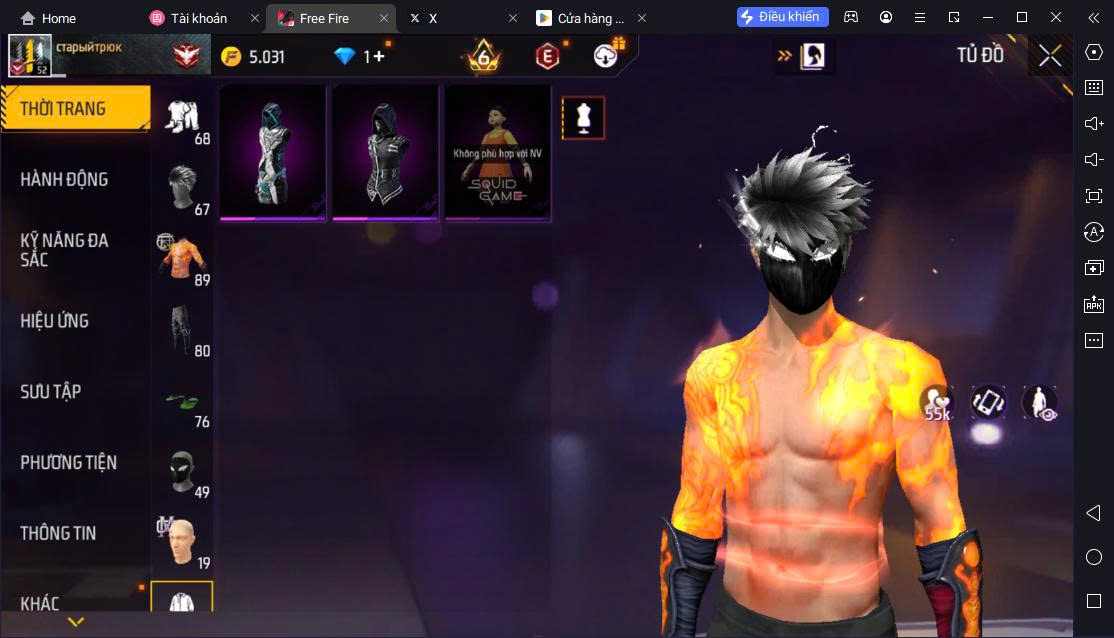Select the hair subcategory icon with 67
Screen dimensions: 1114x638
(x=182, y=190)
